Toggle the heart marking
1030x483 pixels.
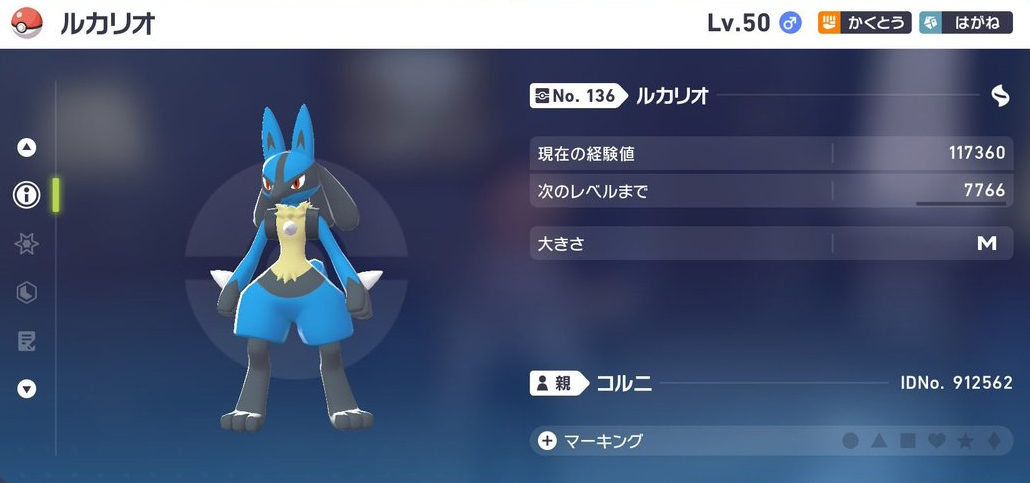tap(937, 441)
